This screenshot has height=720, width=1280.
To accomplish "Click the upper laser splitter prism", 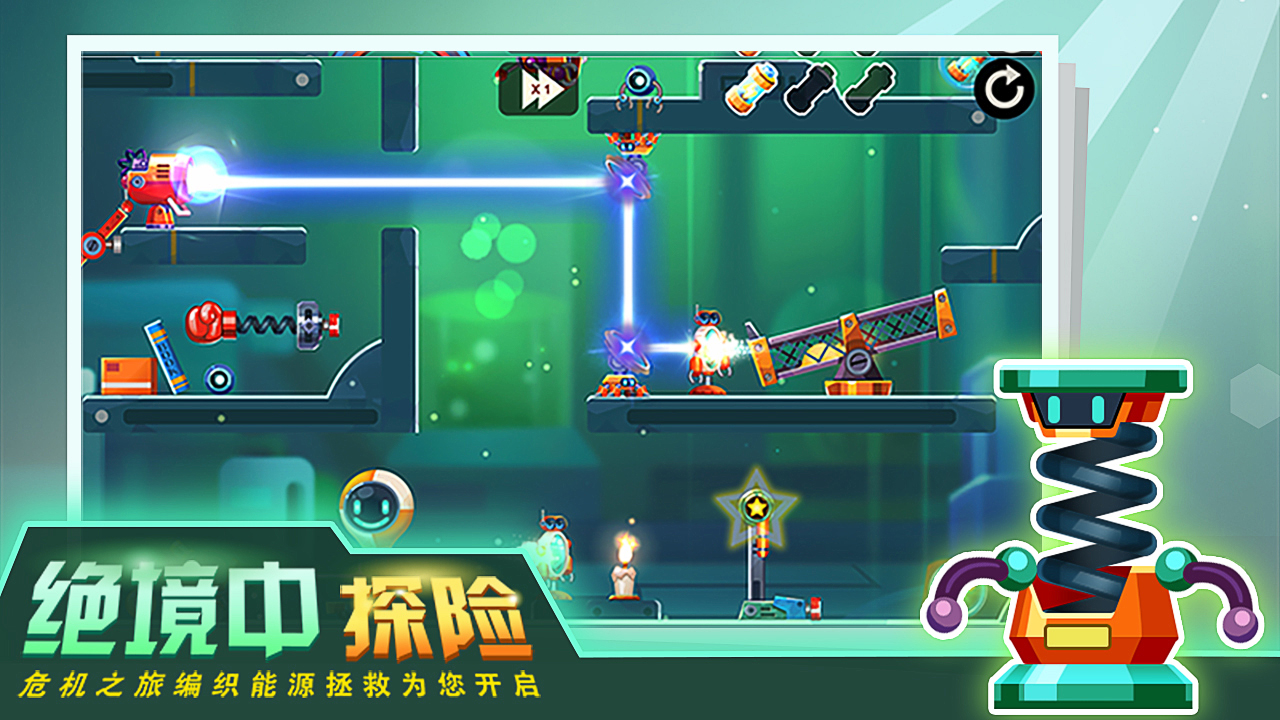I will pyautogui.click(x=625, y=182).
